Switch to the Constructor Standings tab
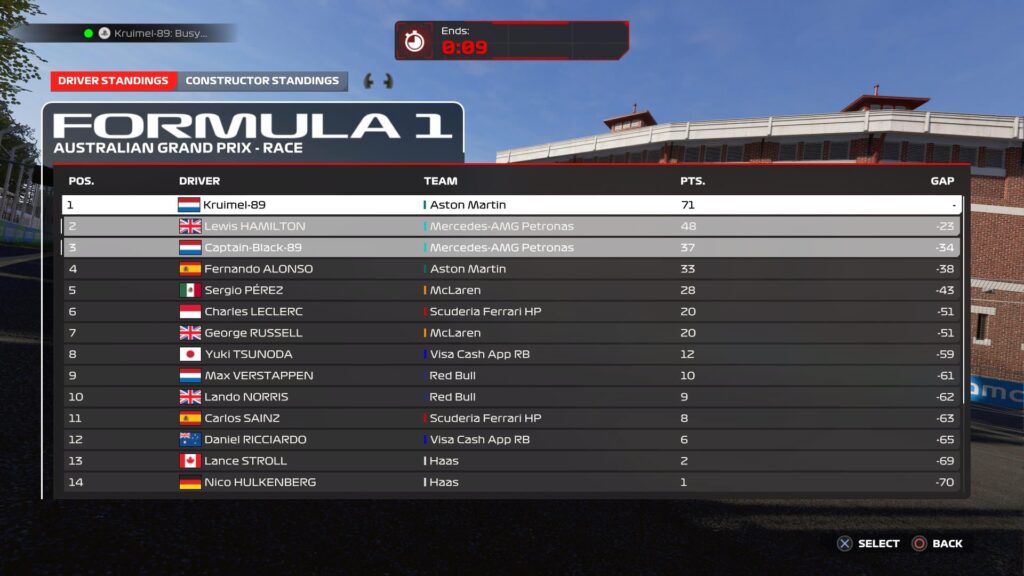 tap(262, 81)
